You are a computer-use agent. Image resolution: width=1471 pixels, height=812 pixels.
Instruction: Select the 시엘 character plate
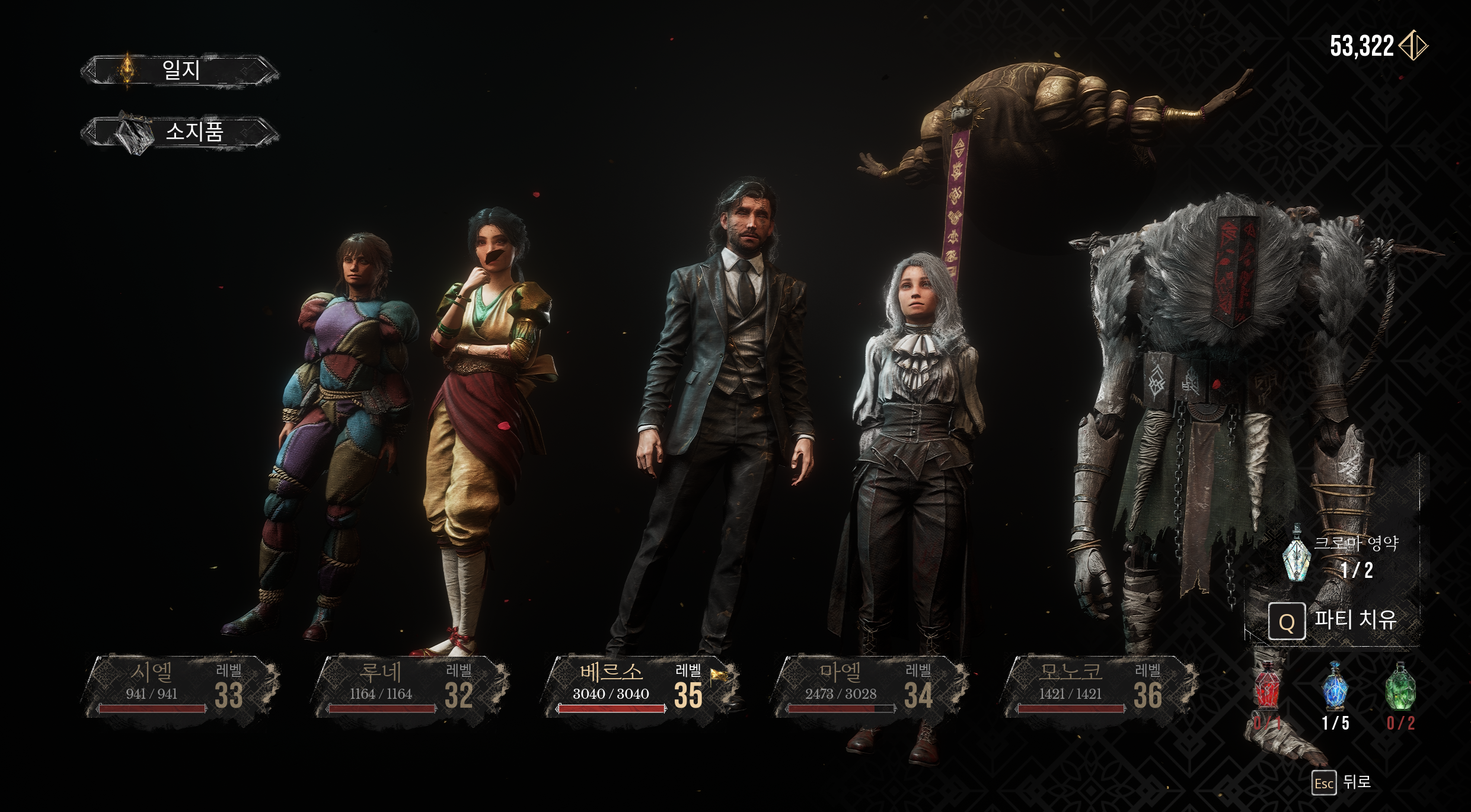pos(181,686)
